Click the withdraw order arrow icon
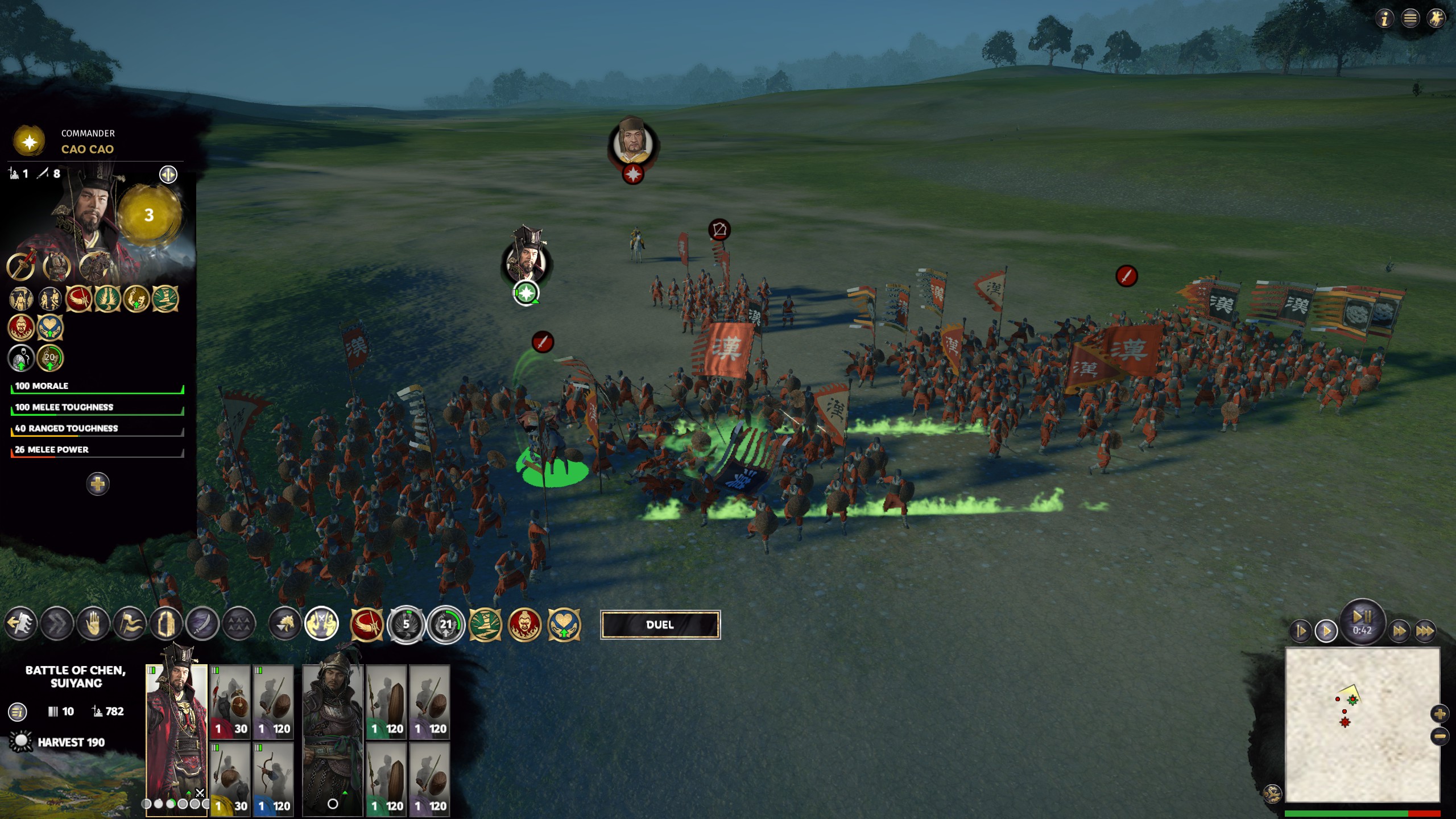This screenshot has height=819, width=1456. (20, 624)
